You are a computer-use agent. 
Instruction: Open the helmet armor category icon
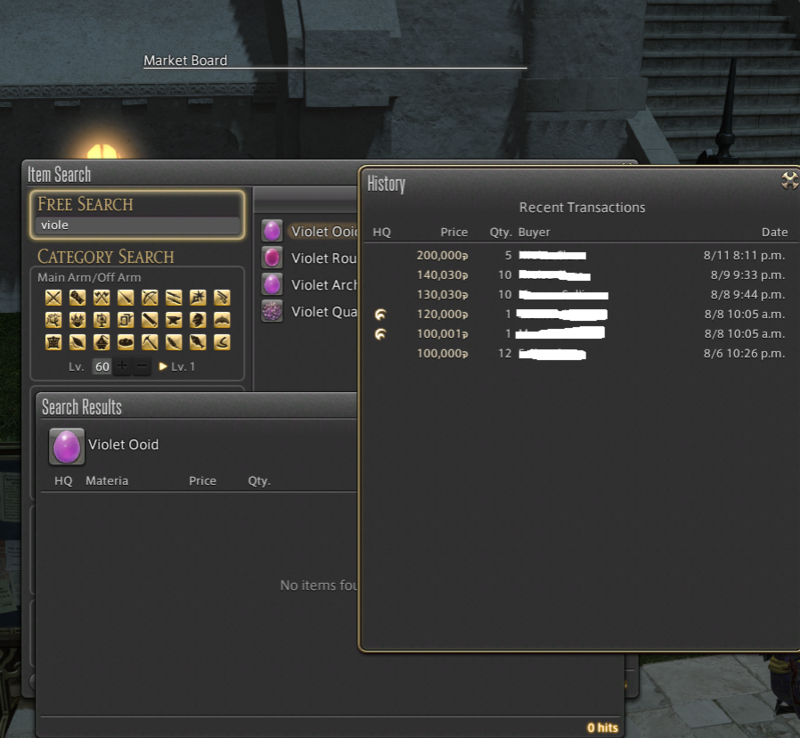point(198,320)
